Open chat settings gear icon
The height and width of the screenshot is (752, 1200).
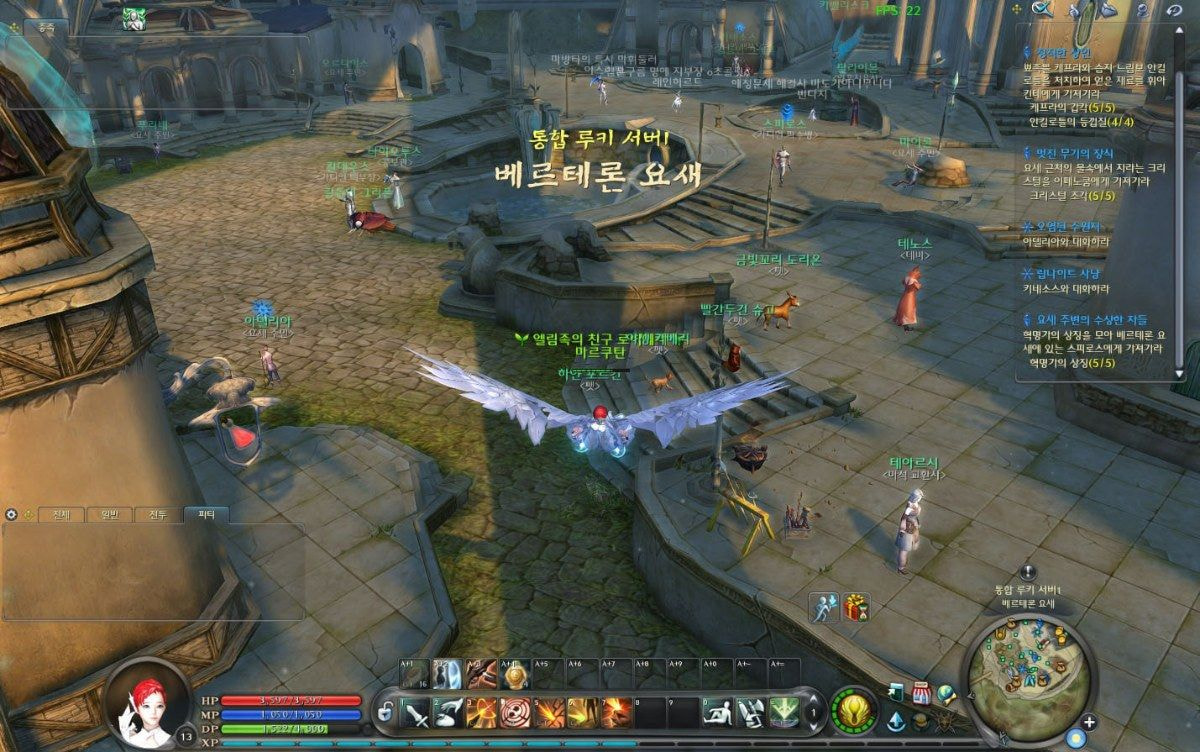(x=11, y=514)
